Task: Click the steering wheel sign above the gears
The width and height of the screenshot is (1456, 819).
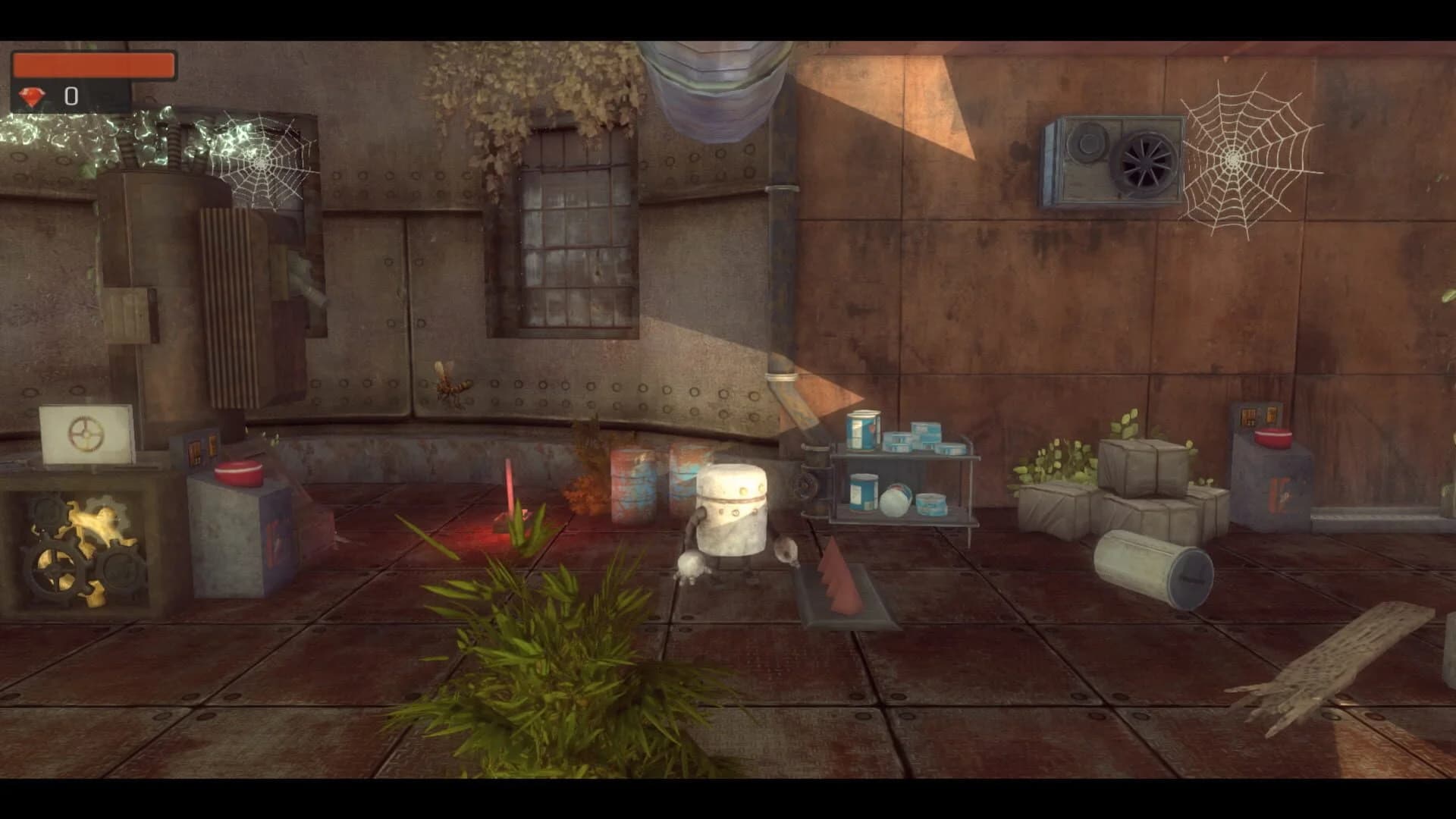Action: 86,435
